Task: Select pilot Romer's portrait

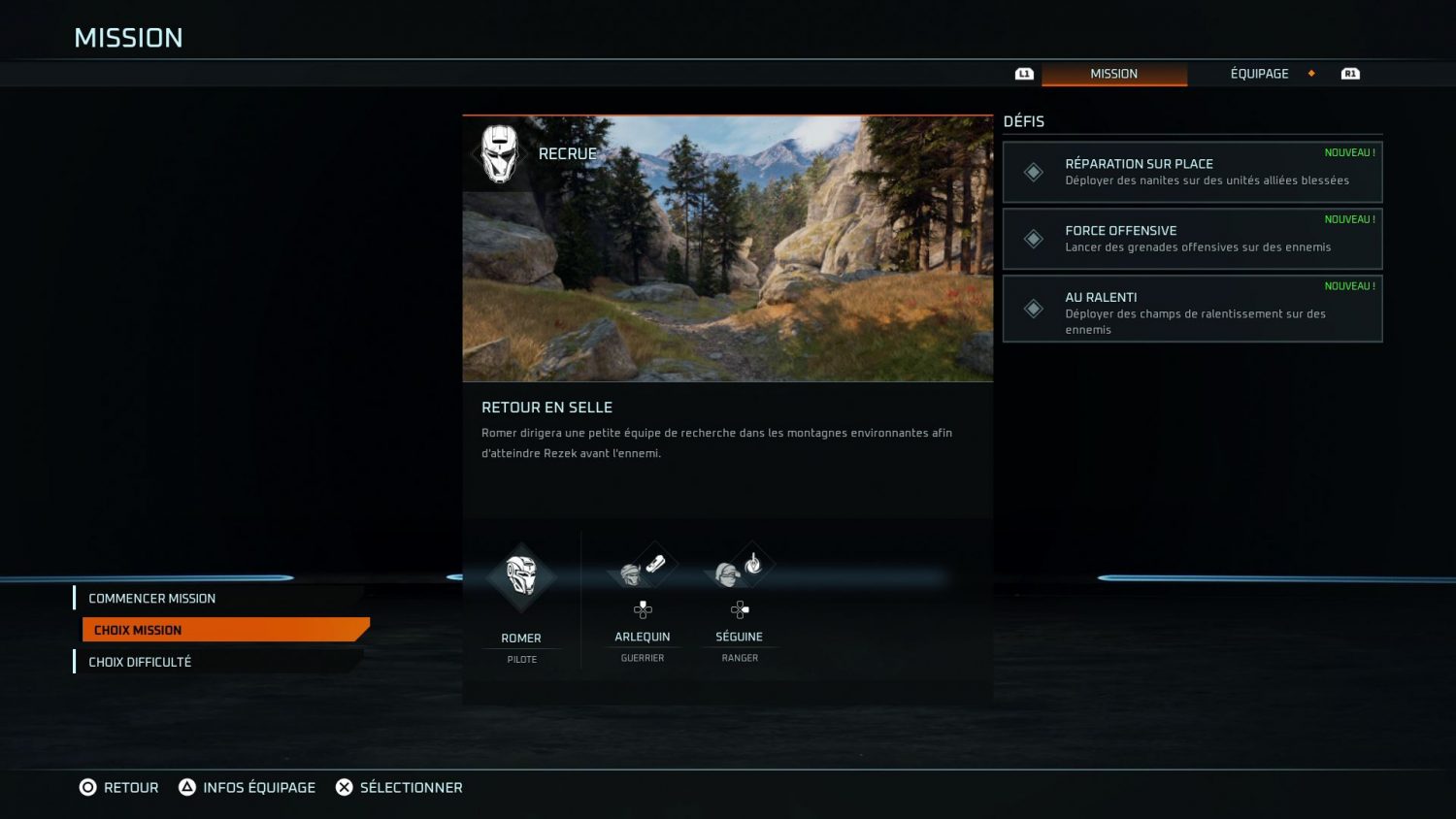Action: 521,578
